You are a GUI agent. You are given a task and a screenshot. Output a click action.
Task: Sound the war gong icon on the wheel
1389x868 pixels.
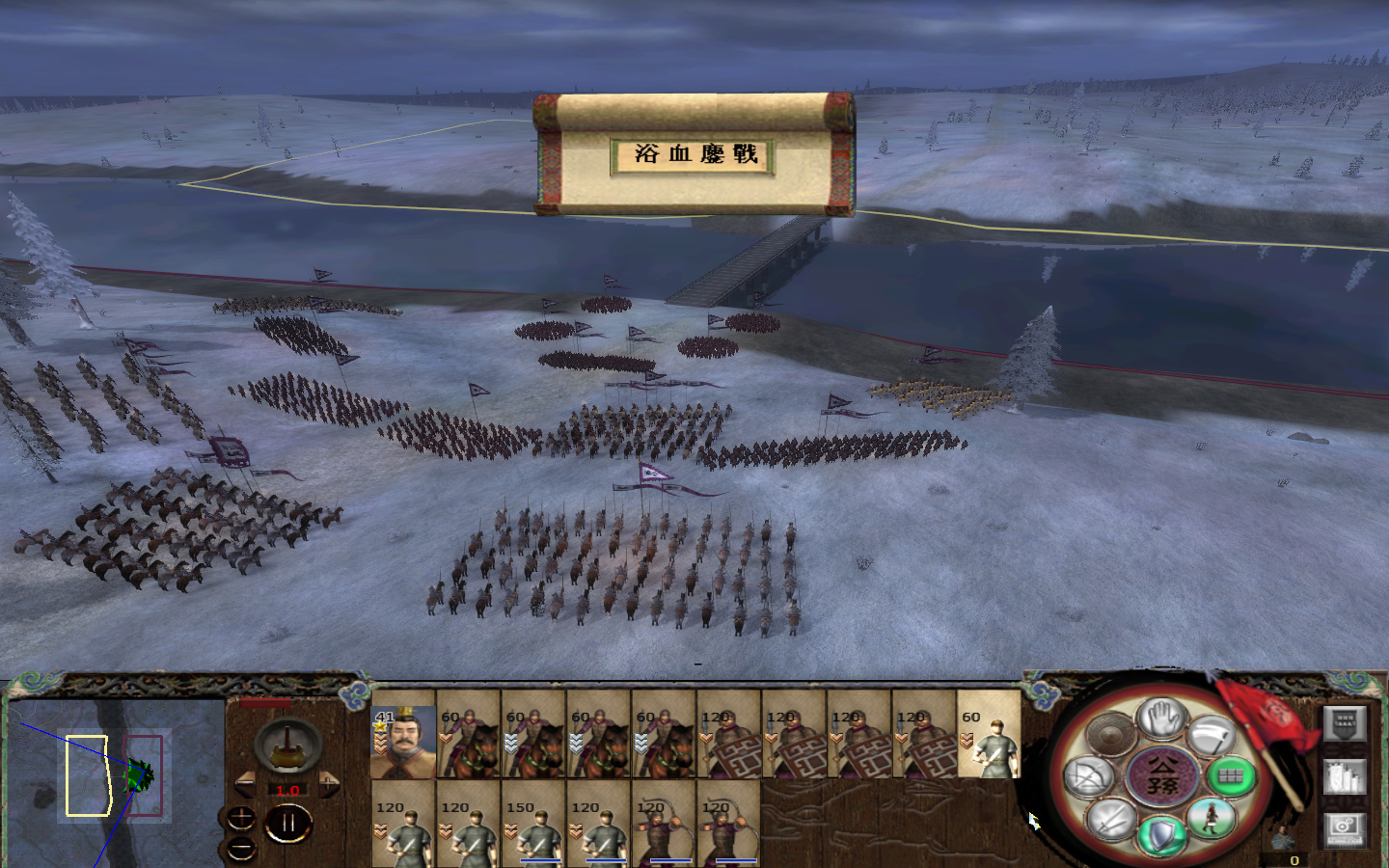point(1111,733)
